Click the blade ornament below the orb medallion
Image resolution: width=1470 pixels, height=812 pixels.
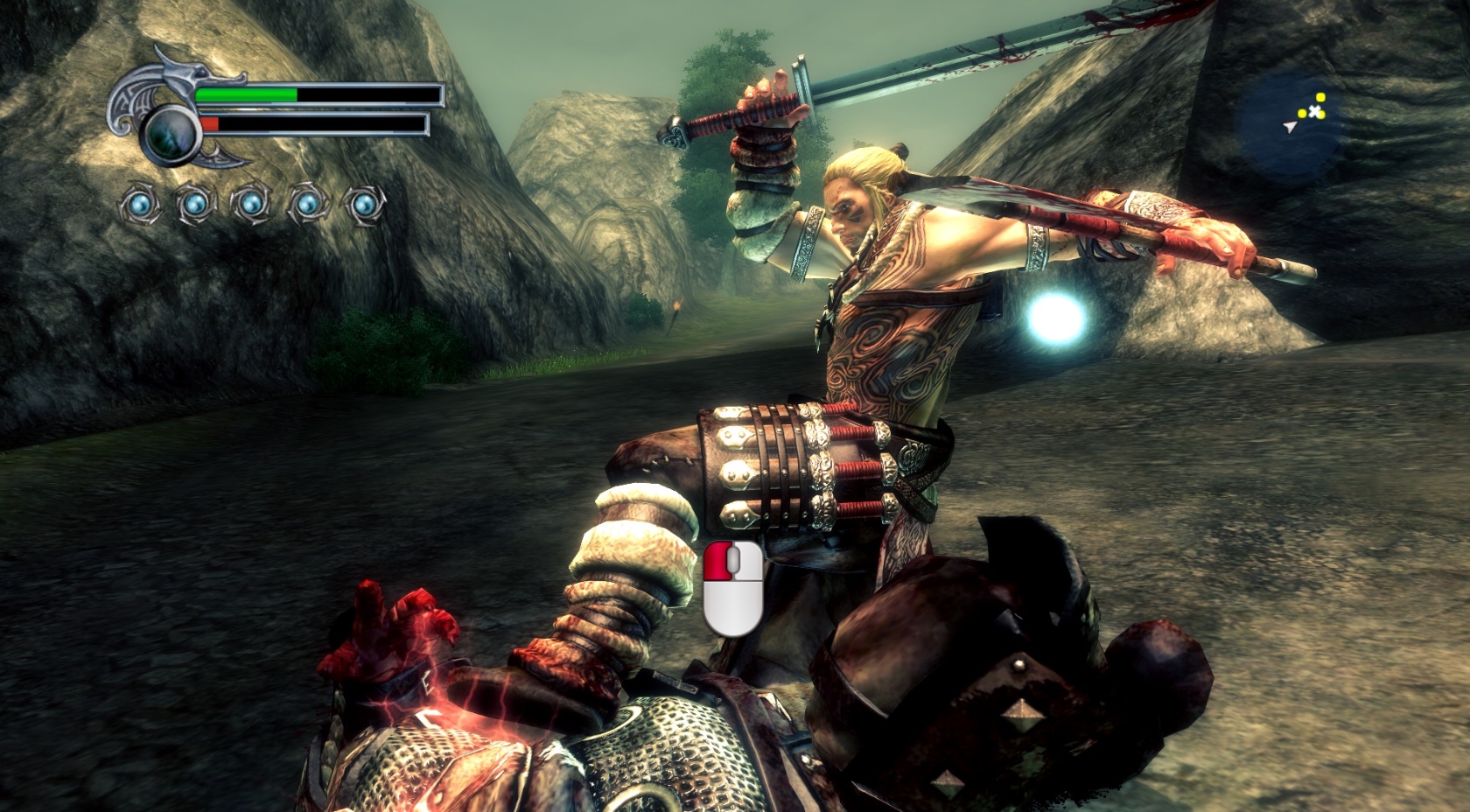(x=220, y=157)
